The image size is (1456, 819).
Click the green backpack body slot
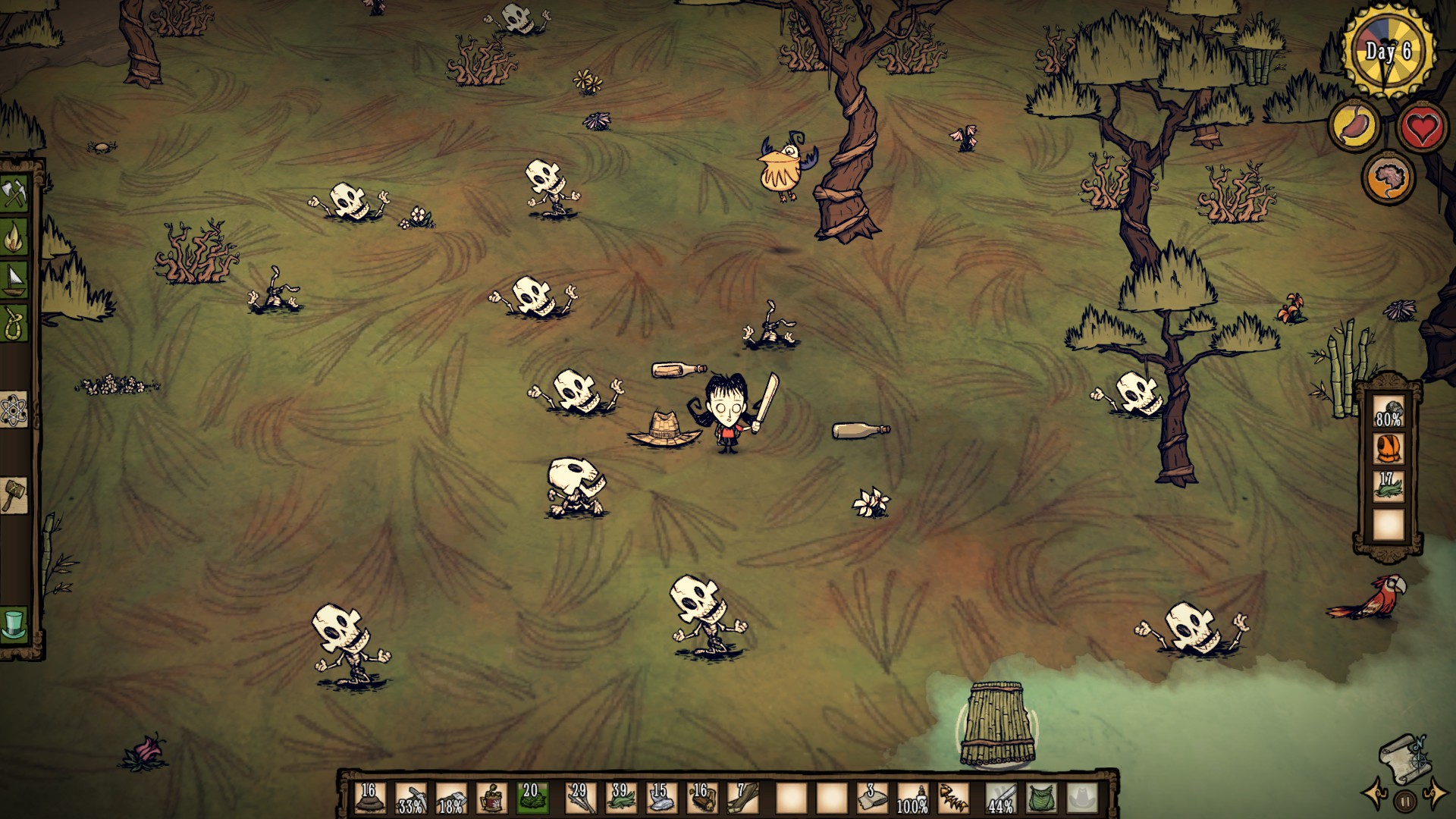click(1041, 799)
